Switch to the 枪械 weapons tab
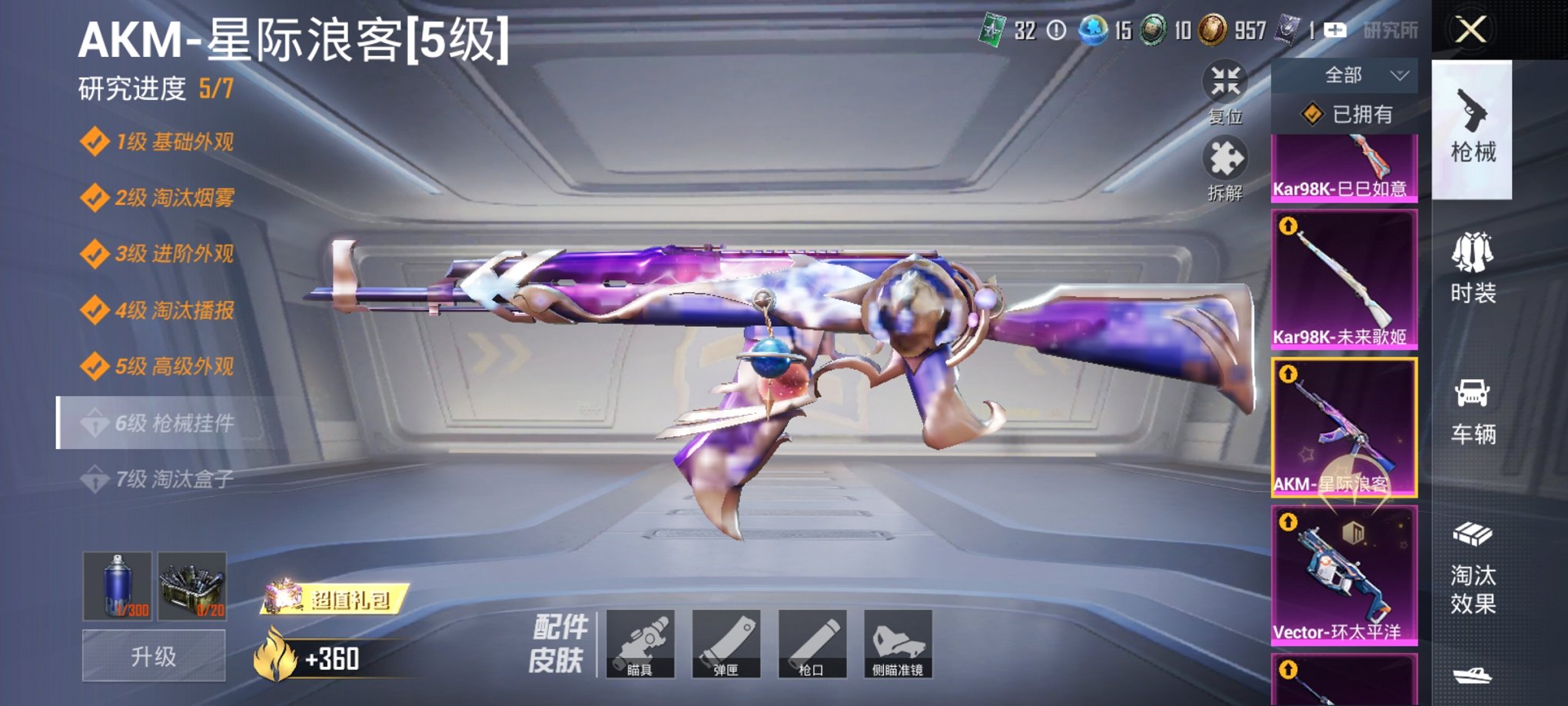The height and width of the screenshot is (706, 1568). pyautogui.click(x=1473, y=131)
